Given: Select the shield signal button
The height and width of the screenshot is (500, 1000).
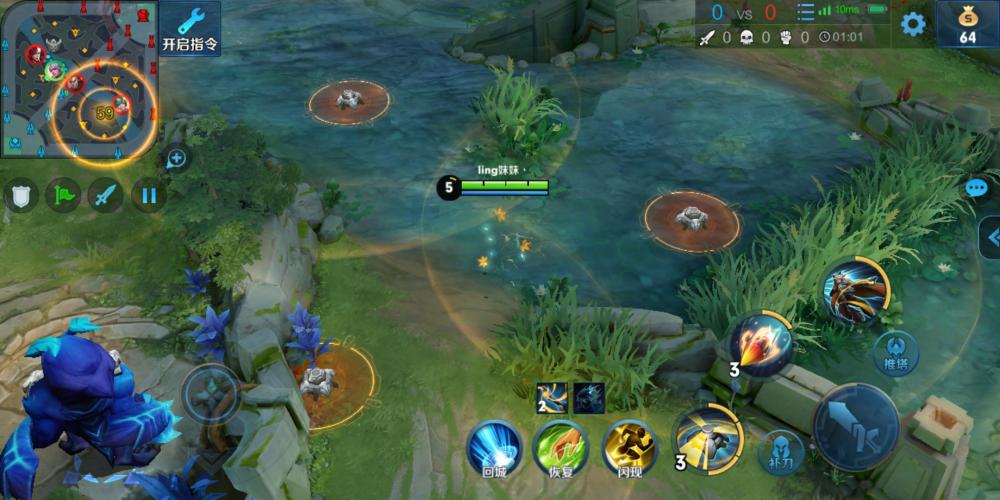Looking at the screenshot, I should click(20, 194).
